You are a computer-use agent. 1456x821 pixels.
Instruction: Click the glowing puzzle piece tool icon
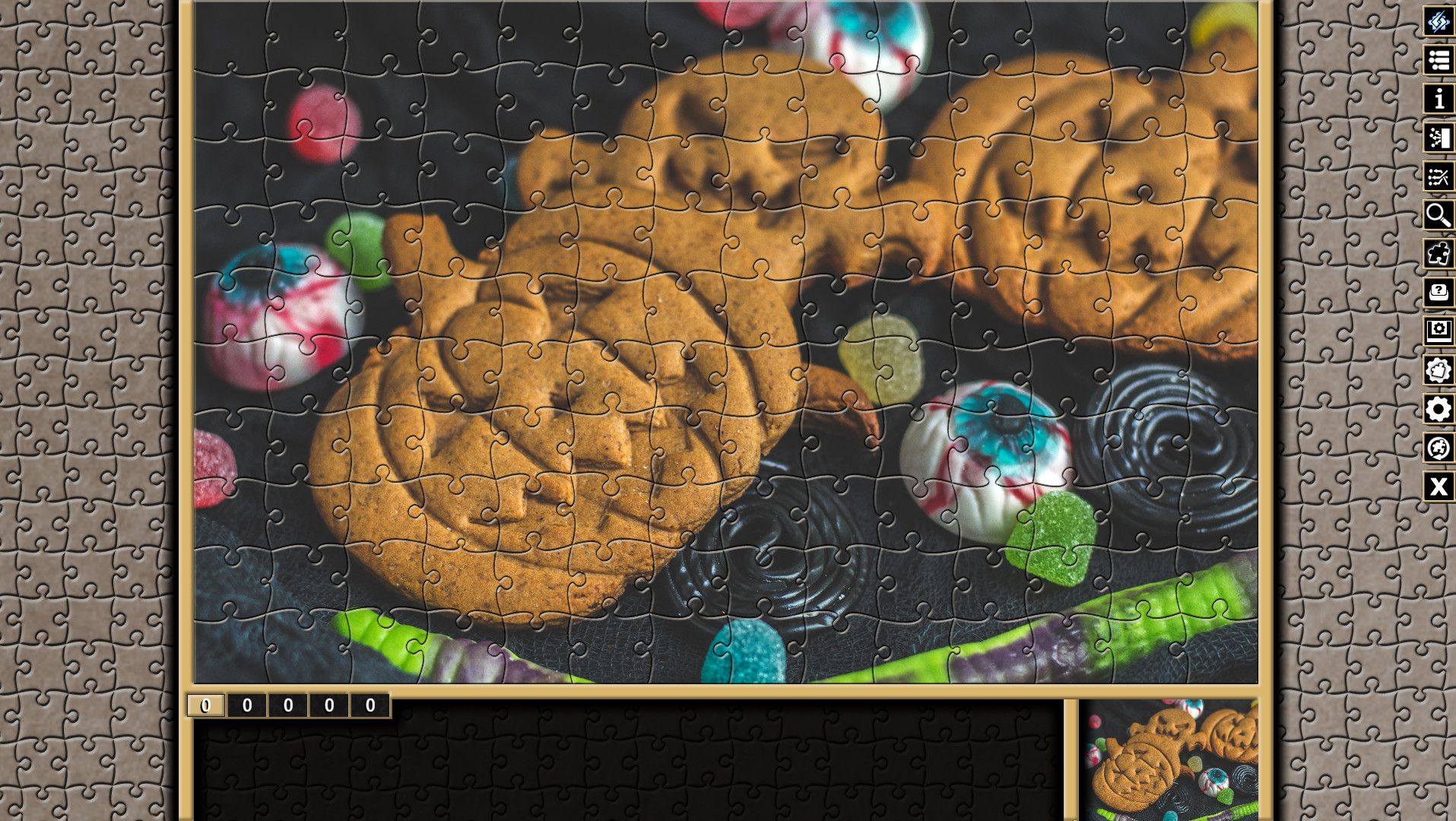pyautogui.click(x=1438, y=255)
